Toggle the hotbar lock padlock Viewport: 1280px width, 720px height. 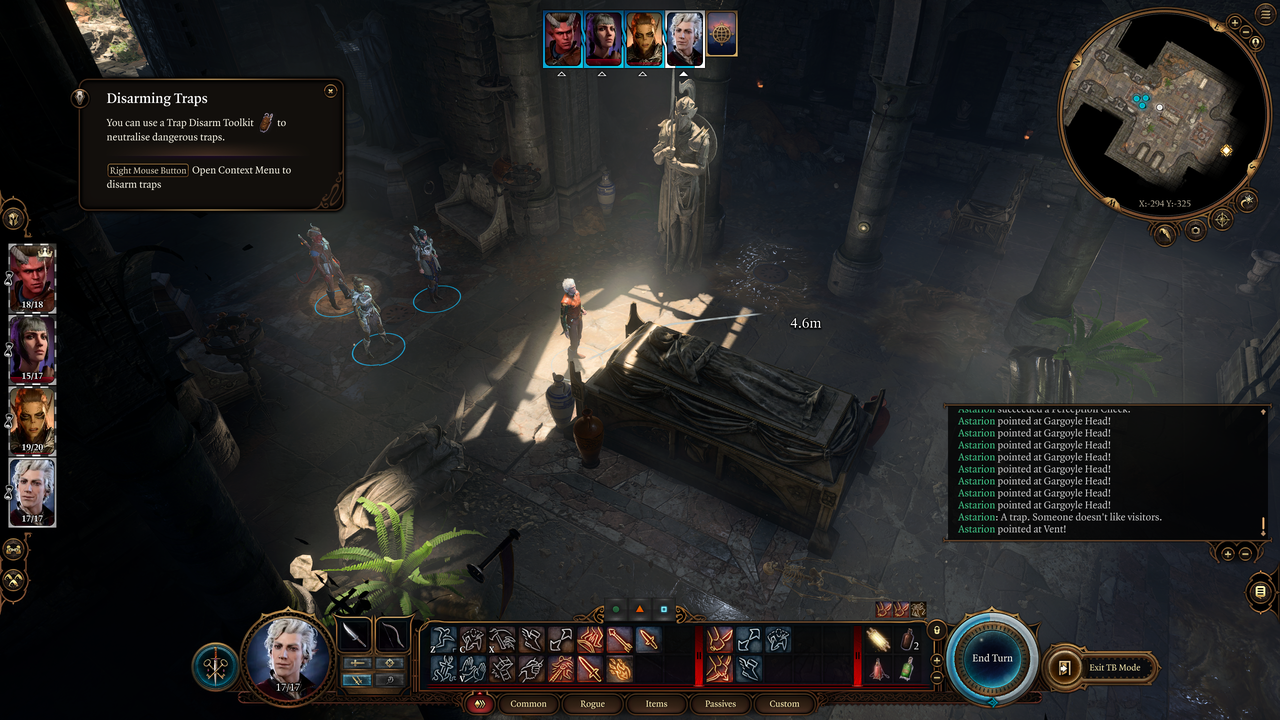(x=937, y=630)
